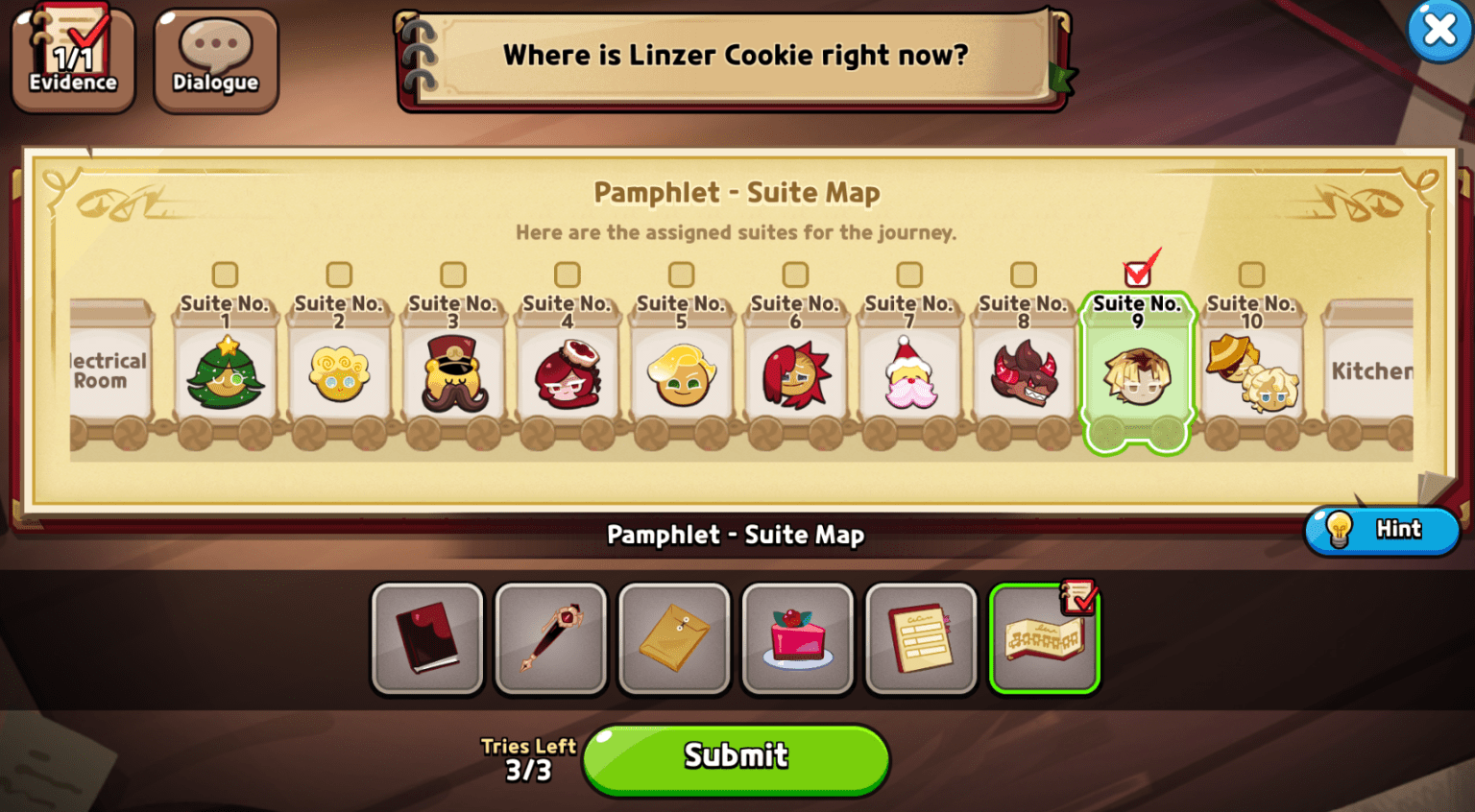
Task: Close the Suite Map view
Action: pyautogui.click(x=1439, y=30)
